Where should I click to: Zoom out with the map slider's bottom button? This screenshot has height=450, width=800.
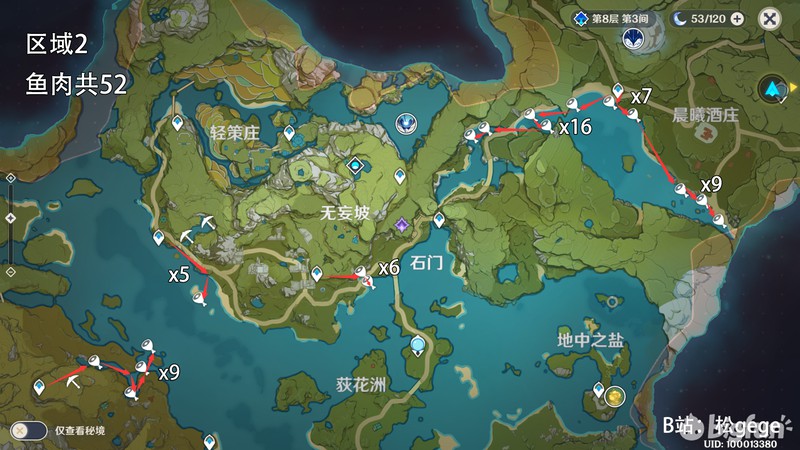click(x=10, y=271)
